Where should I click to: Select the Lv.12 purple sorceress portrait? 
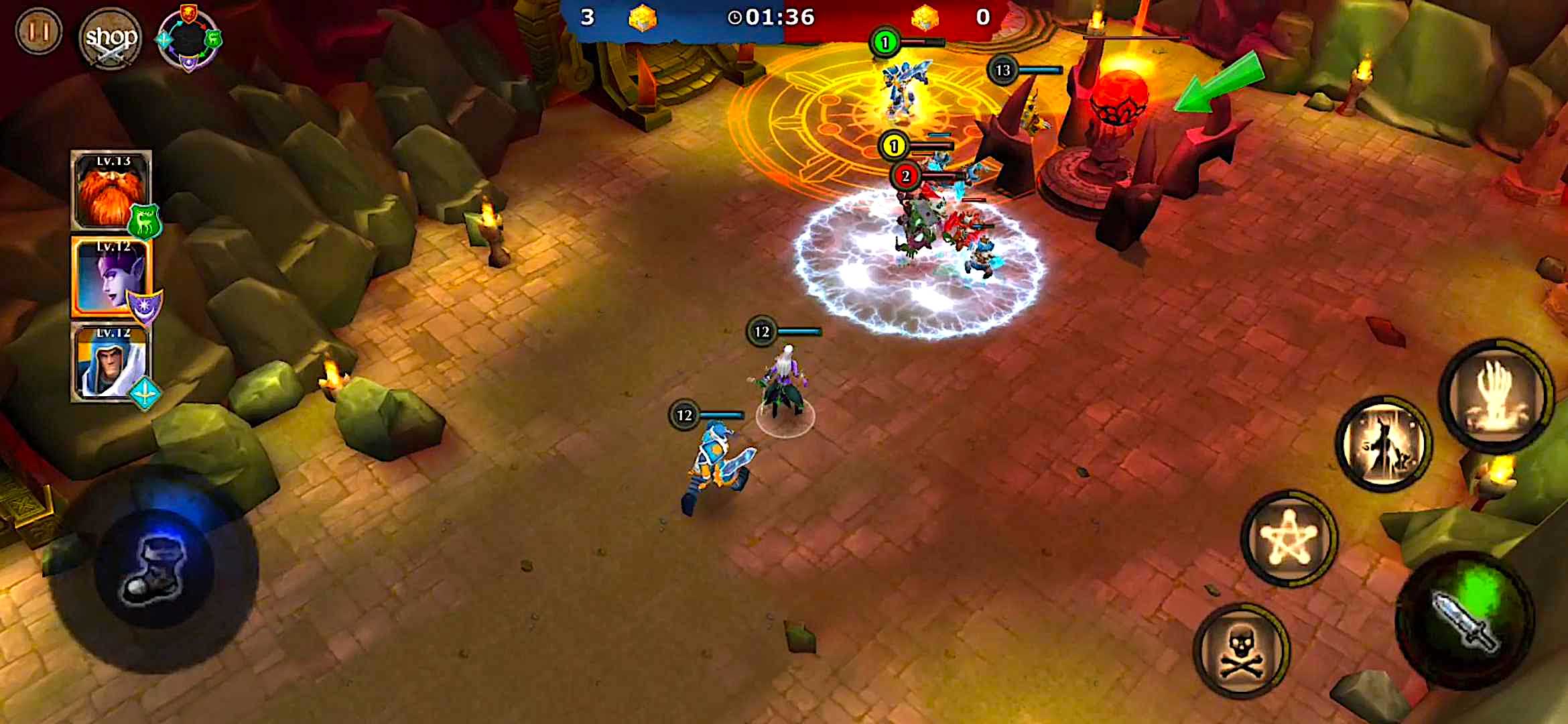(109, 282)
